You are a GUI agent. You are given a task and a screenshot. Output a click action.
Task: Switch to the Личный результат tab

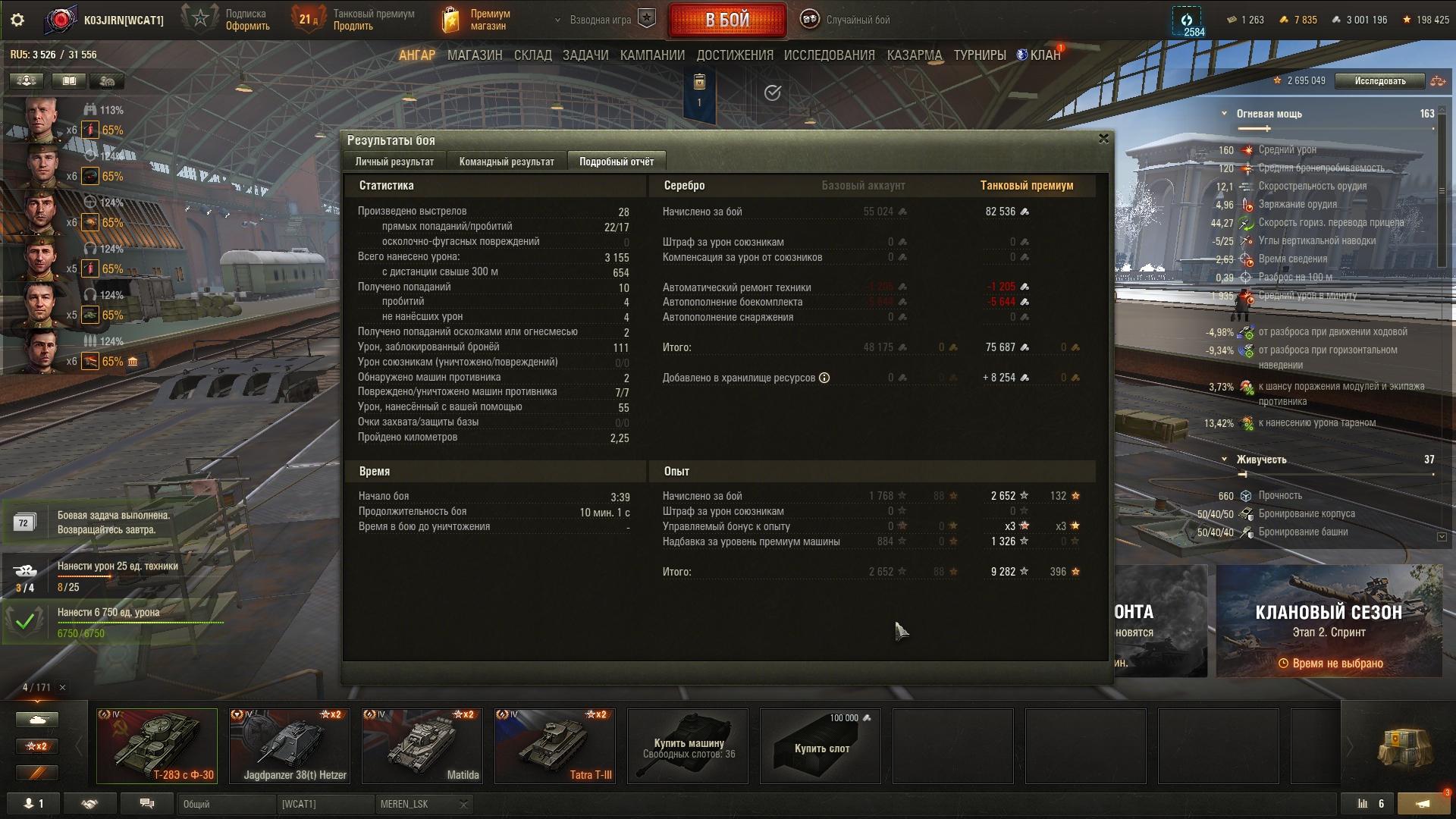394,162
